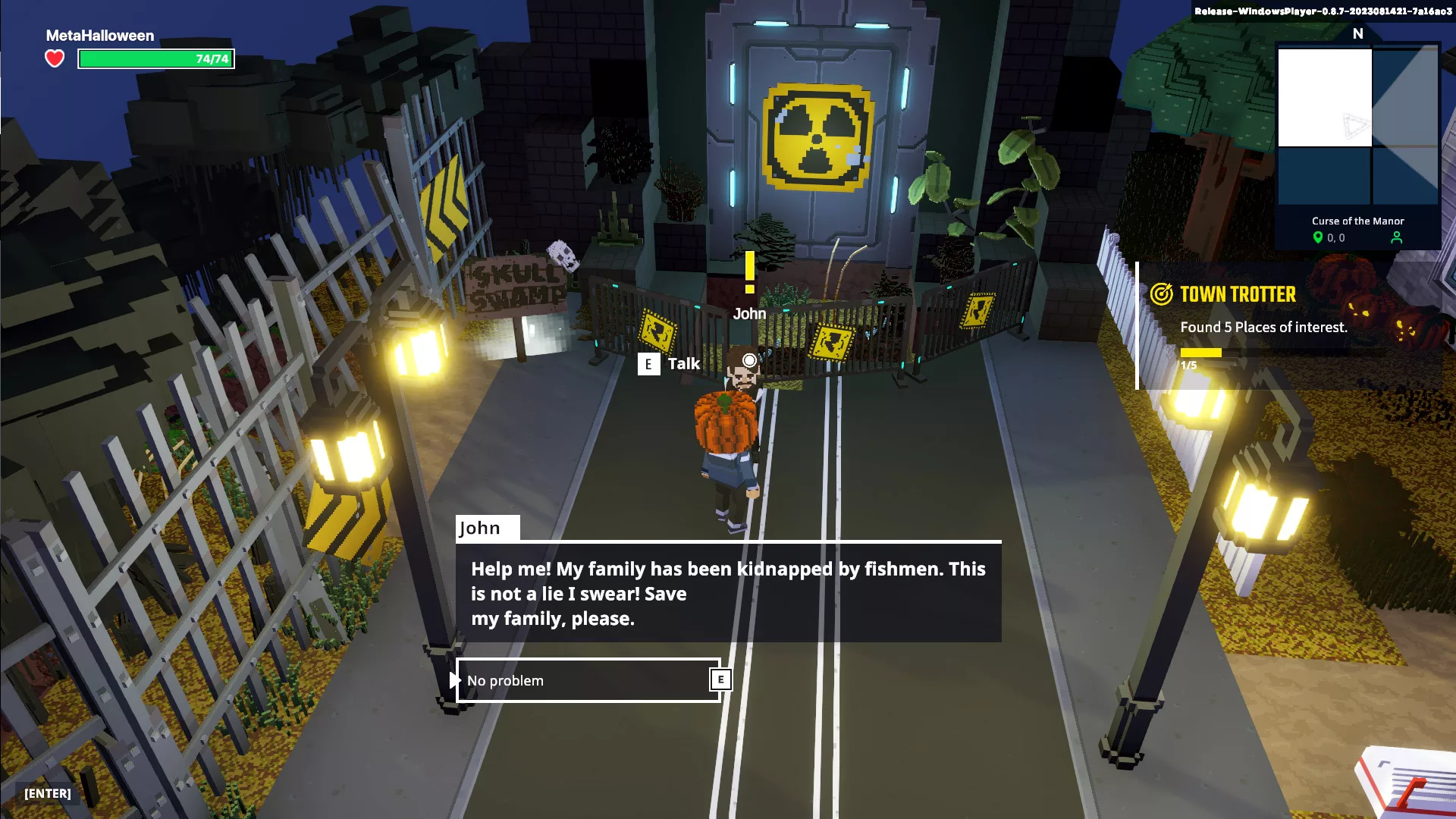Select the Town Trotter quest tracker
This screenshot has height=819, width=1456.
point(1238,294)
